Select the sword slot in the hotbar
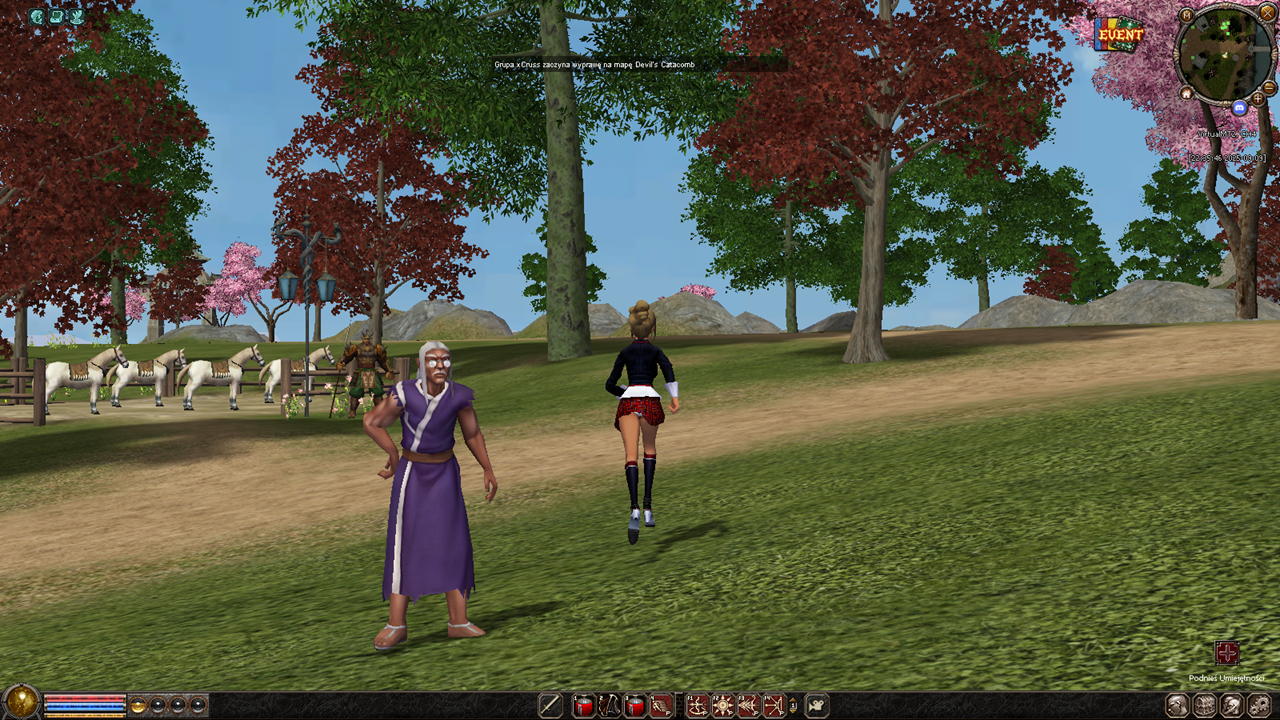The image size is (1280, 720). click(x=550, y=706)
